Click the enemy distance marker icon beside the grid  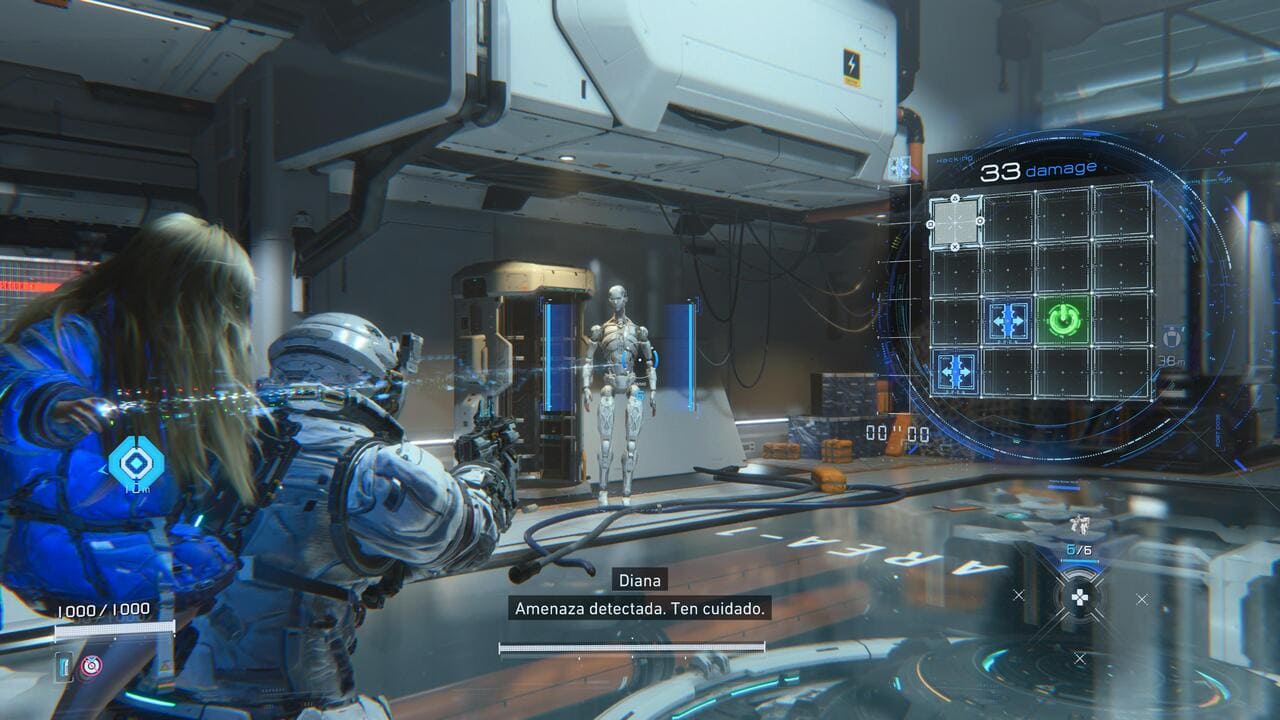(1171, 335)
